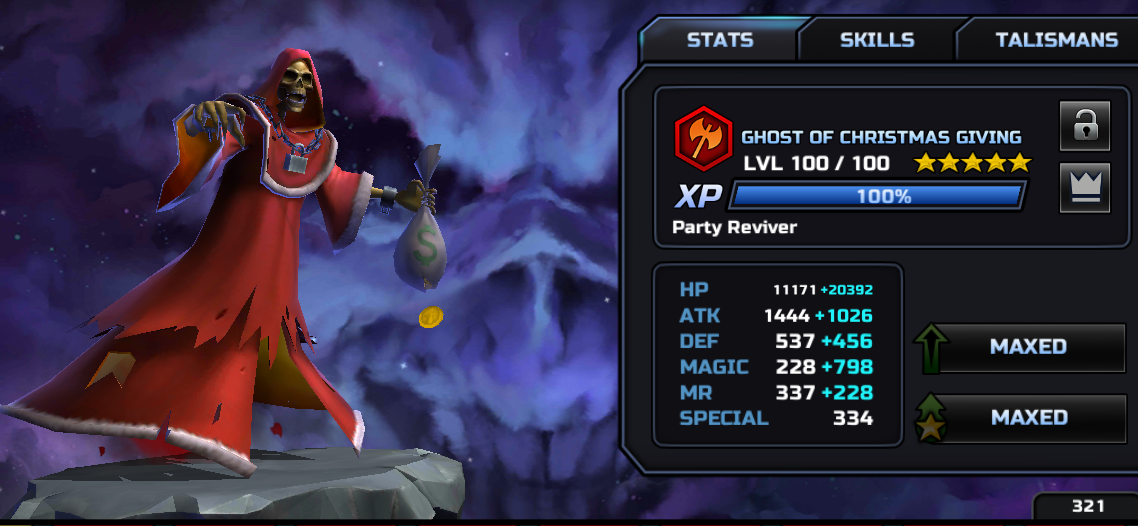
Task: Click the MAXED star evolve button
Action: 1027,418
